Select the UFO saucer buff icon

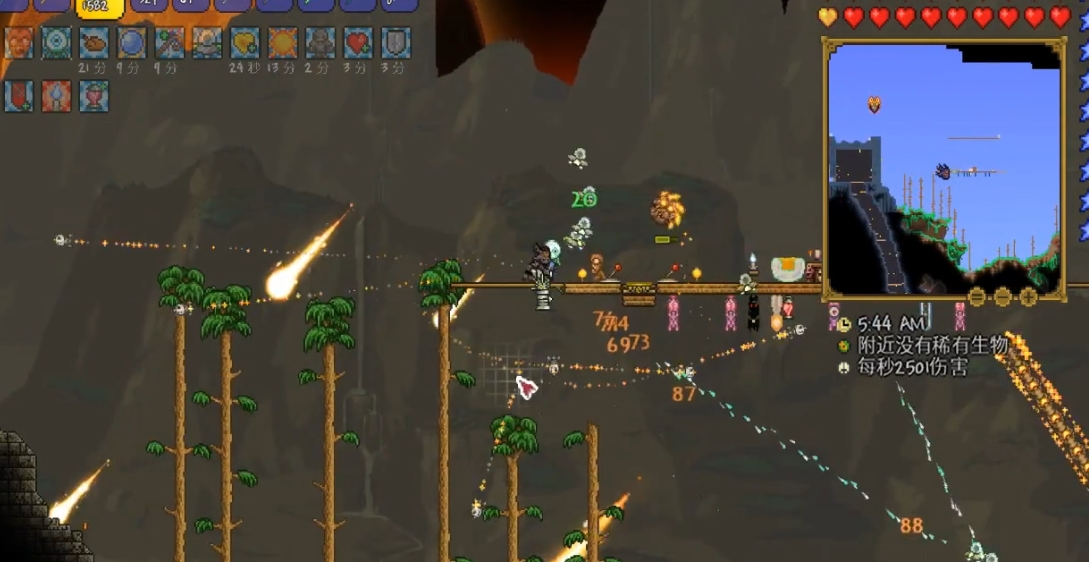[207, 43]
